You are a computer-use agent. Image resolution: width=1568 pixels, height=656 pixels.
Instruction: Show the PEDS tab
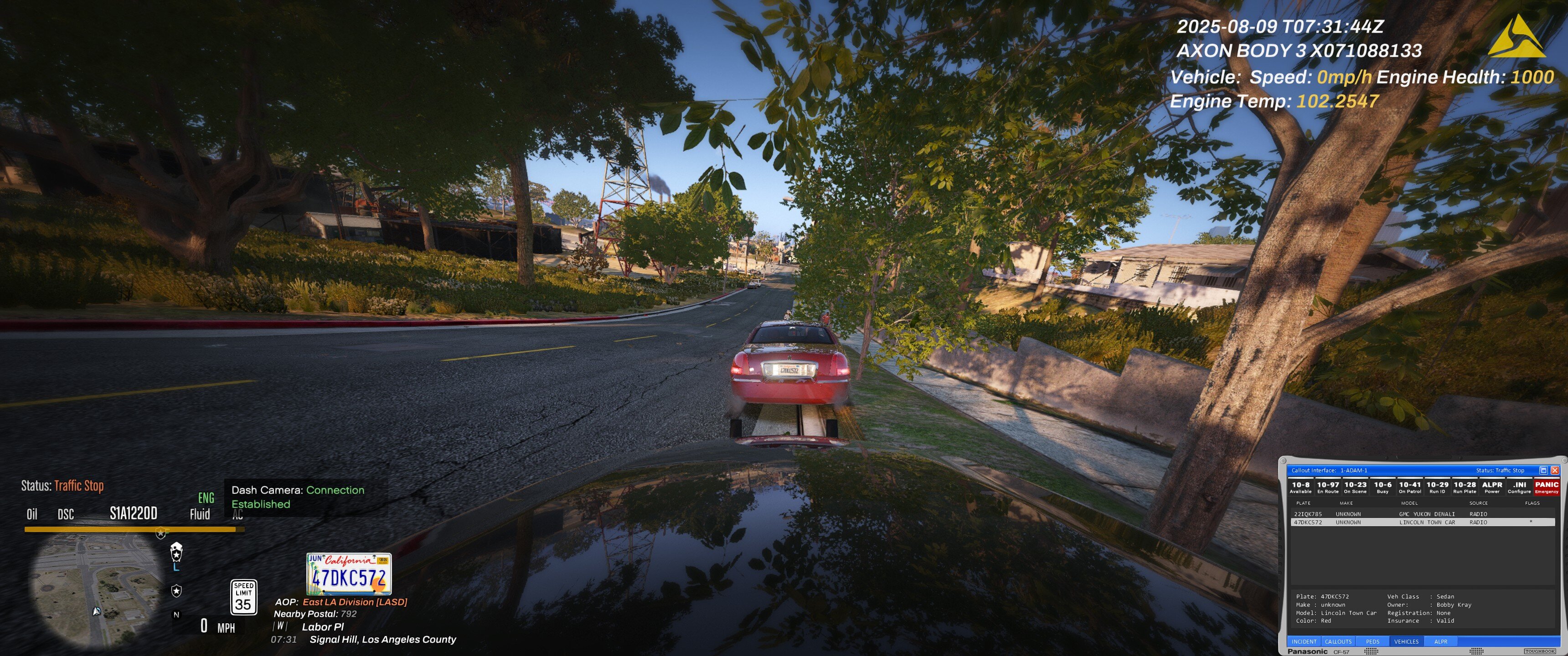(x=1372, y=641)
